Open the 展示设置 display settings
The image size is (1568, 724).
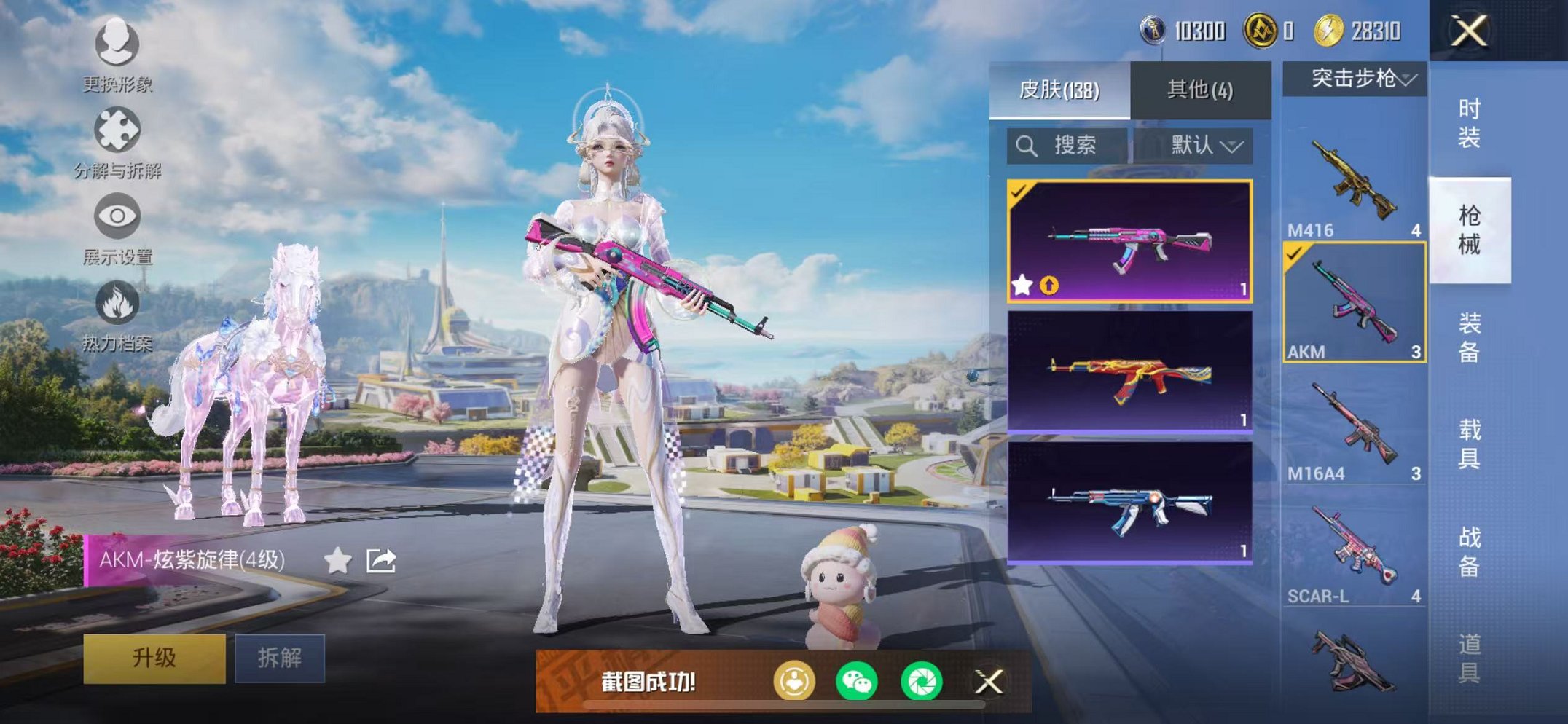[119, 215]
